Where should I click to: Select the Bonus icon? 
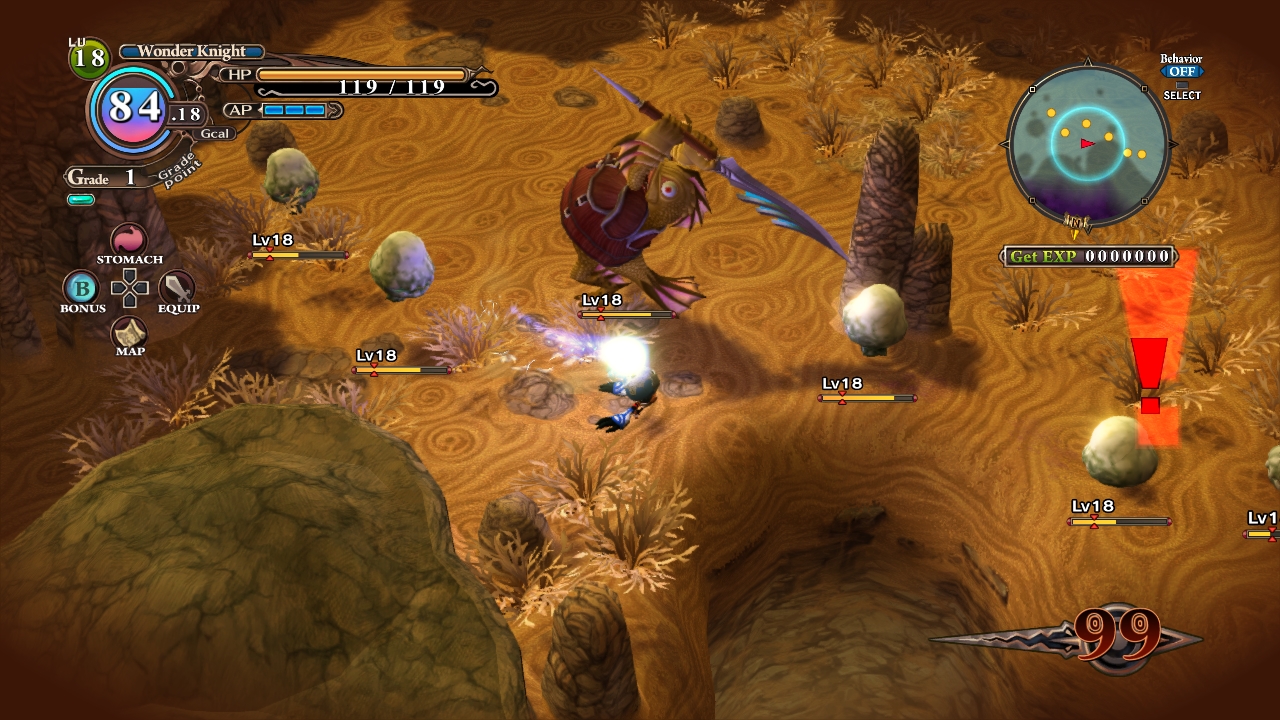click(82, 289)
